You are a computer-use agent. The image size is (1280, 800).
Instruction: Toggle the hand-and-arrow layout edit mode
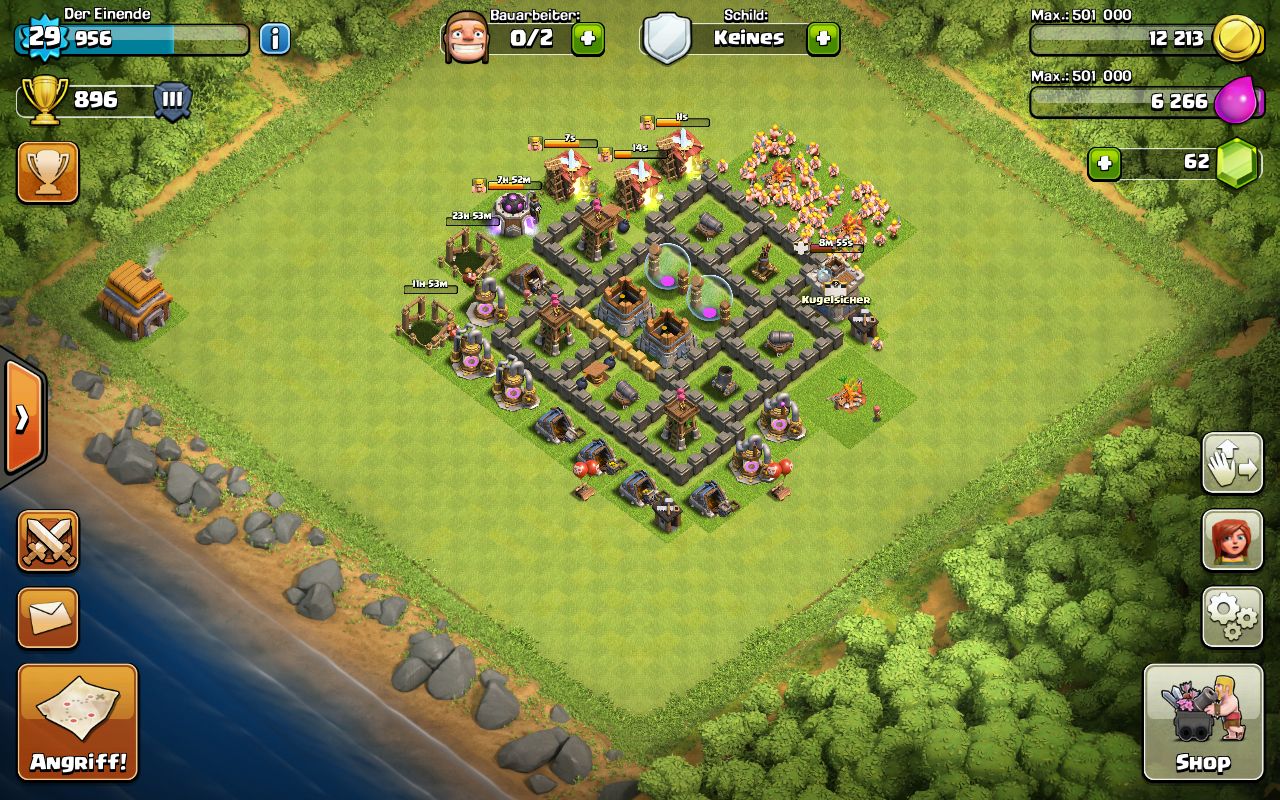tap(1232, 463)
